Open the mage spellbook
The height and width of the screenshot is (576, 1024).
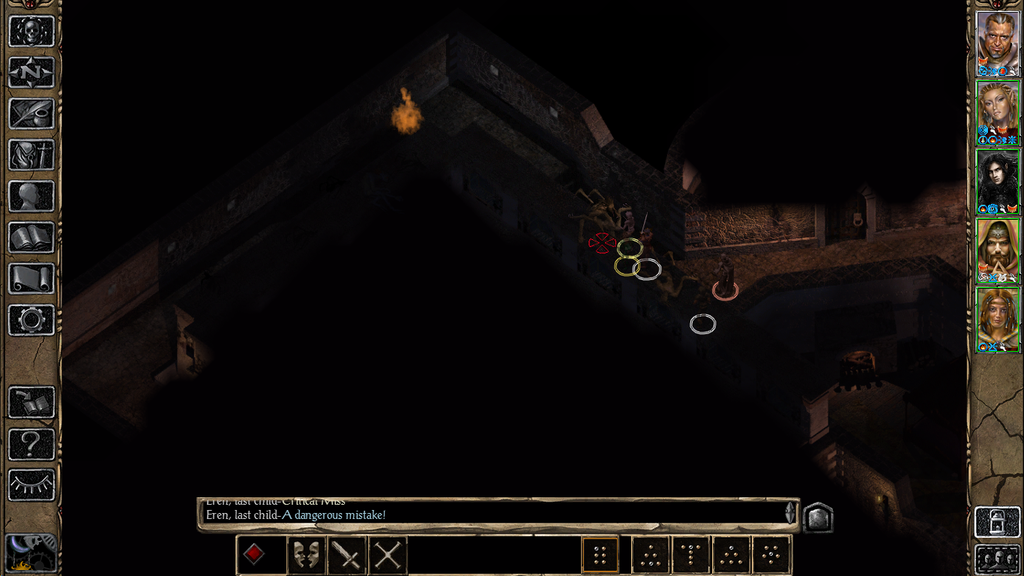31,238
